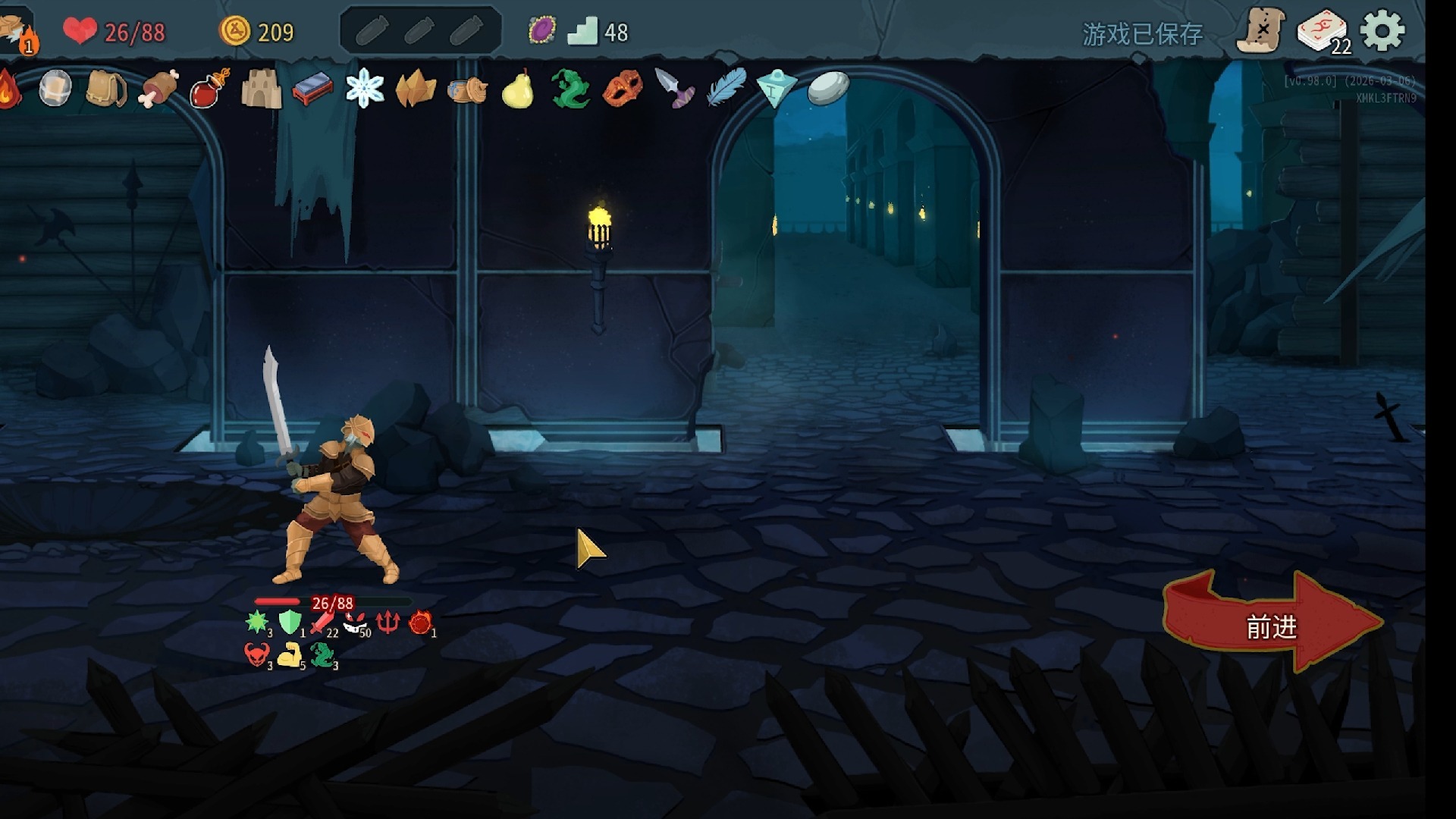Select the orange crystal shards relic
The image size is (1456, 819).
pos(416,90)
